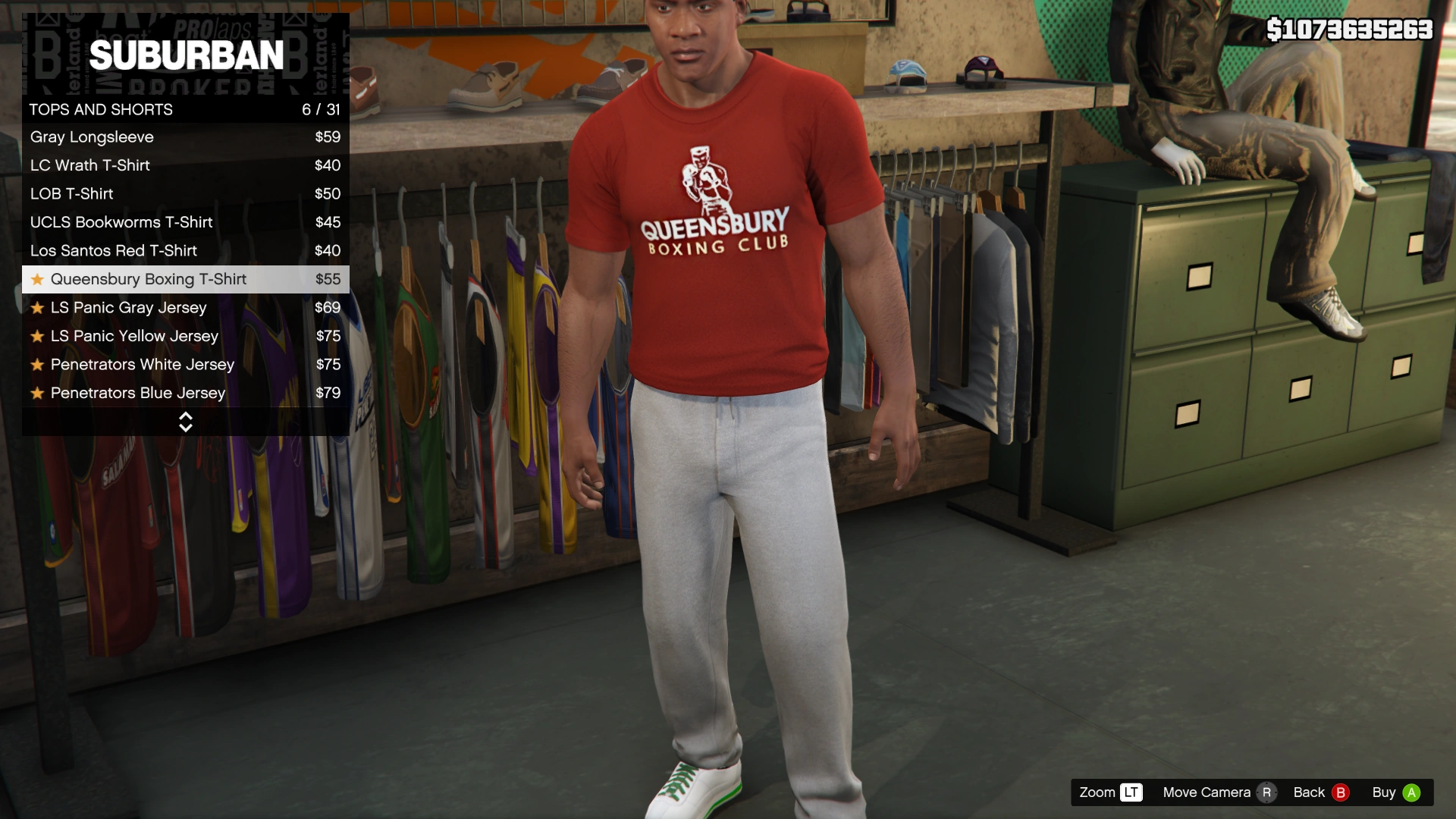The image size is (1456, 819).
Task: Click the star beside Penetrators Blue Jersey
Action: coord(36,393)
